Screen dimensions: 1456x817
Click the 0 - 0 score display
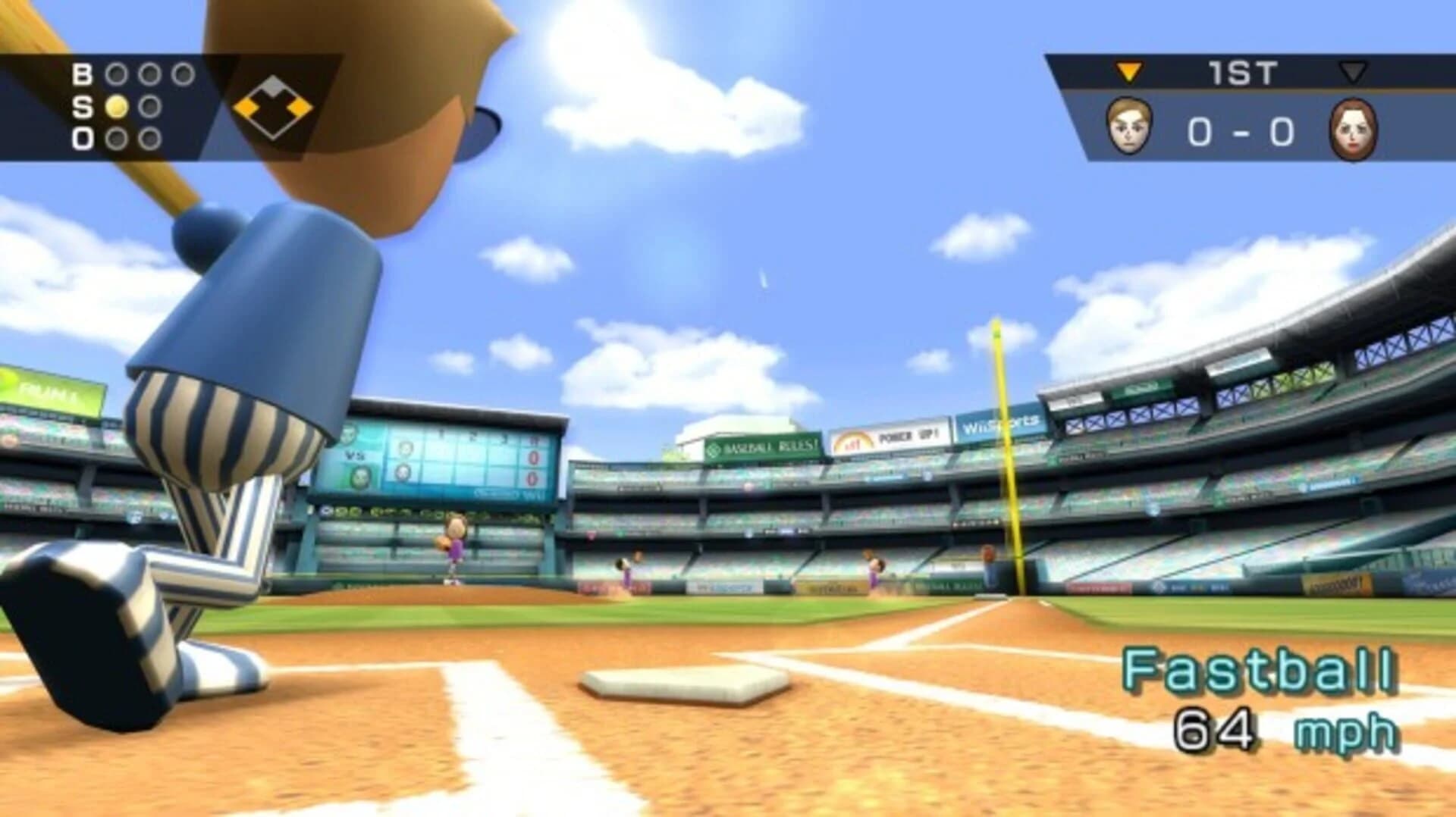coord(1238,129)
